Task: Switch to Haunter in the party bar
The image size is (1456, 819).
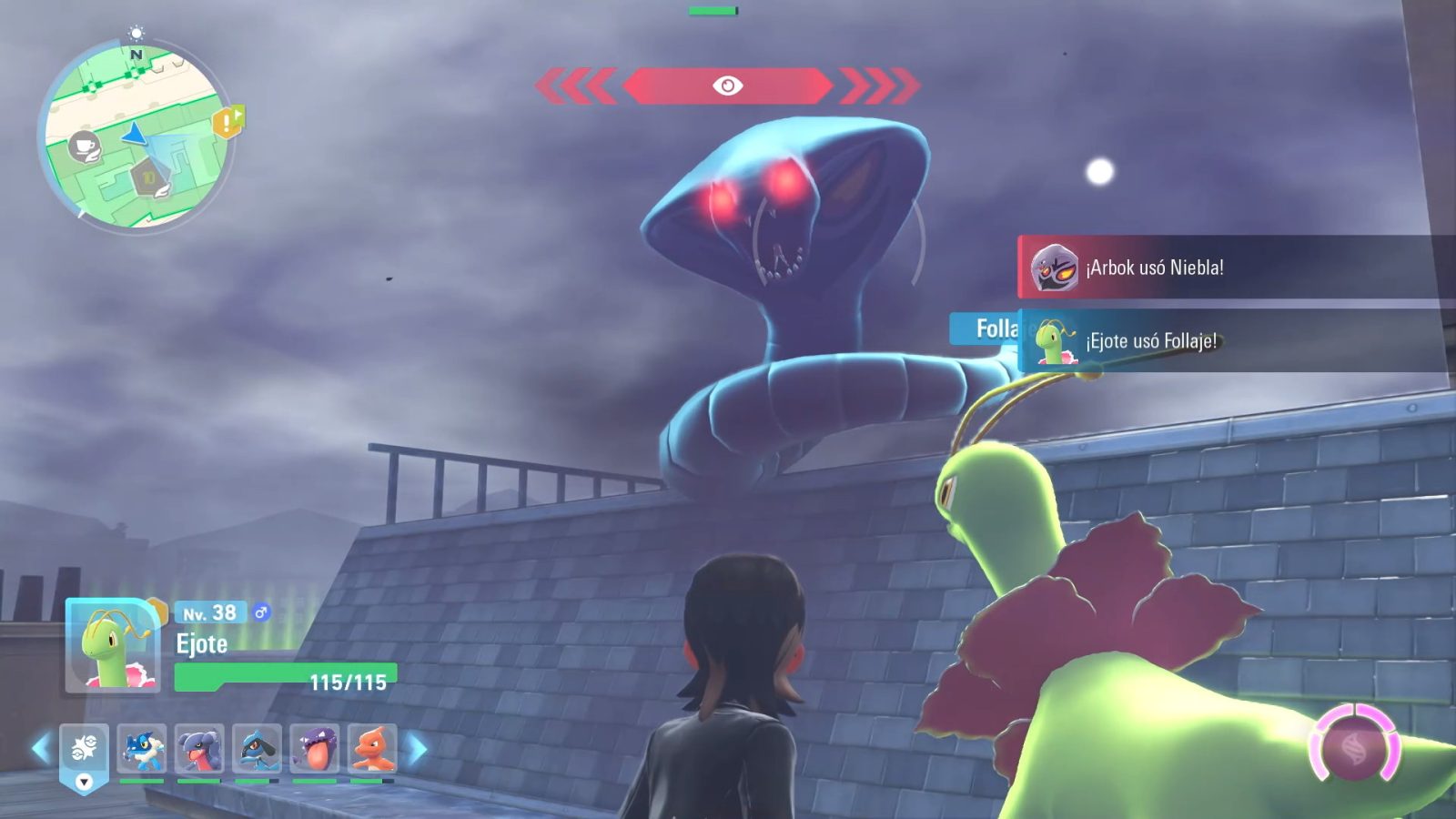Action: coord(315,750)
